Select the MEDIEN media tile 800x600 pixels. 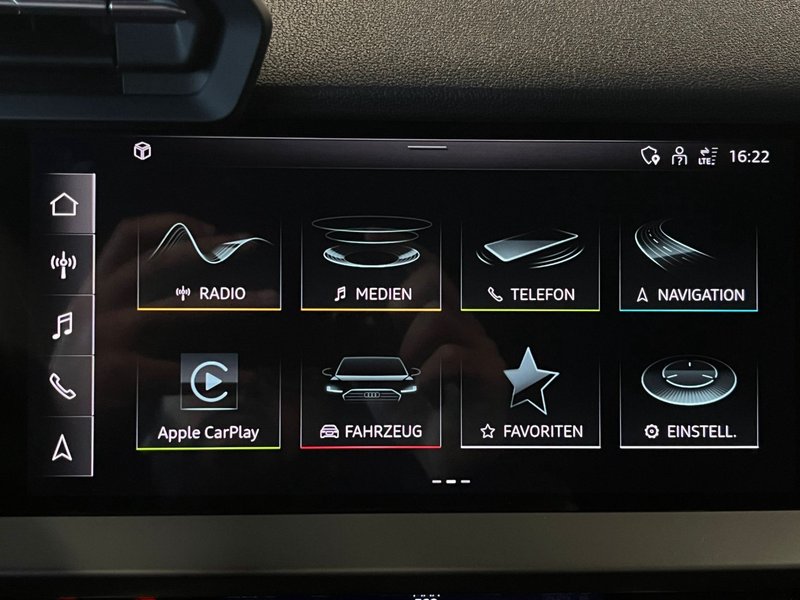pyautogui.click(x=371, y=263)
